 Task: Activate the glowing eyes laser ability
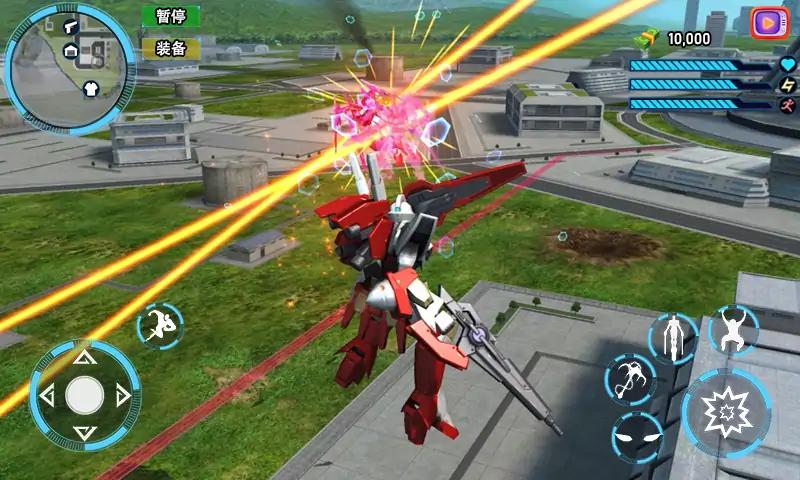point(637,437)
